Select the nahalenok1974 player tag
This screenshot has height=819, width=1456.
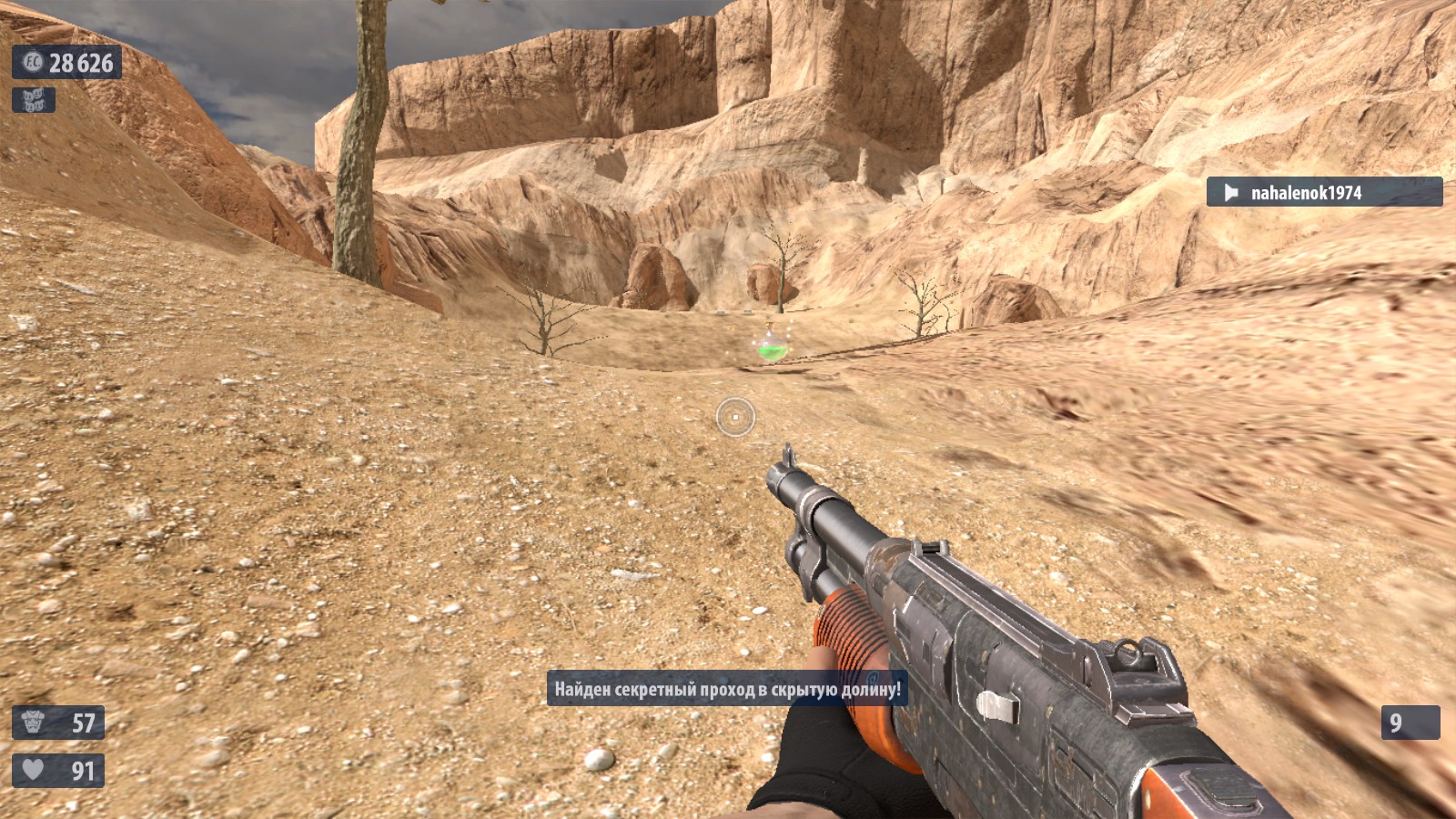click(1323, 192)
